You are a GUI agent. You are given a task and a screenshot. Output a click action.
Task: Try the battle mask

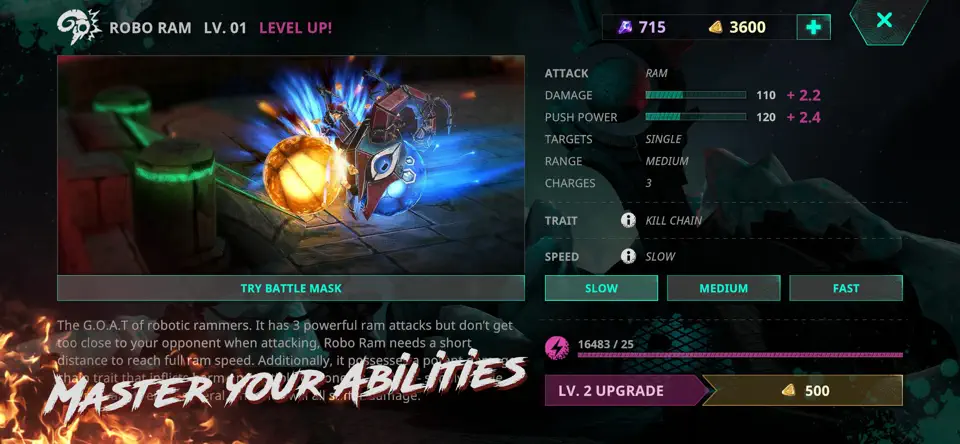(291, 288)
